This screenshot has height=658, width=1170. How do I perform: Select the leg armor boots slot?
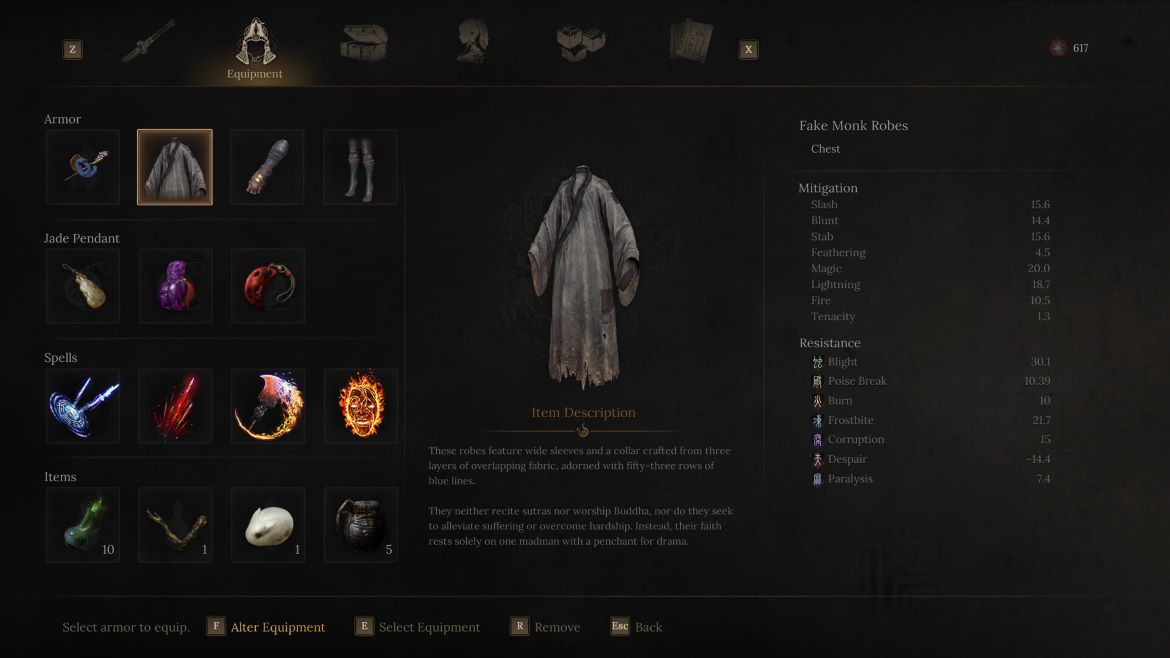361,167
